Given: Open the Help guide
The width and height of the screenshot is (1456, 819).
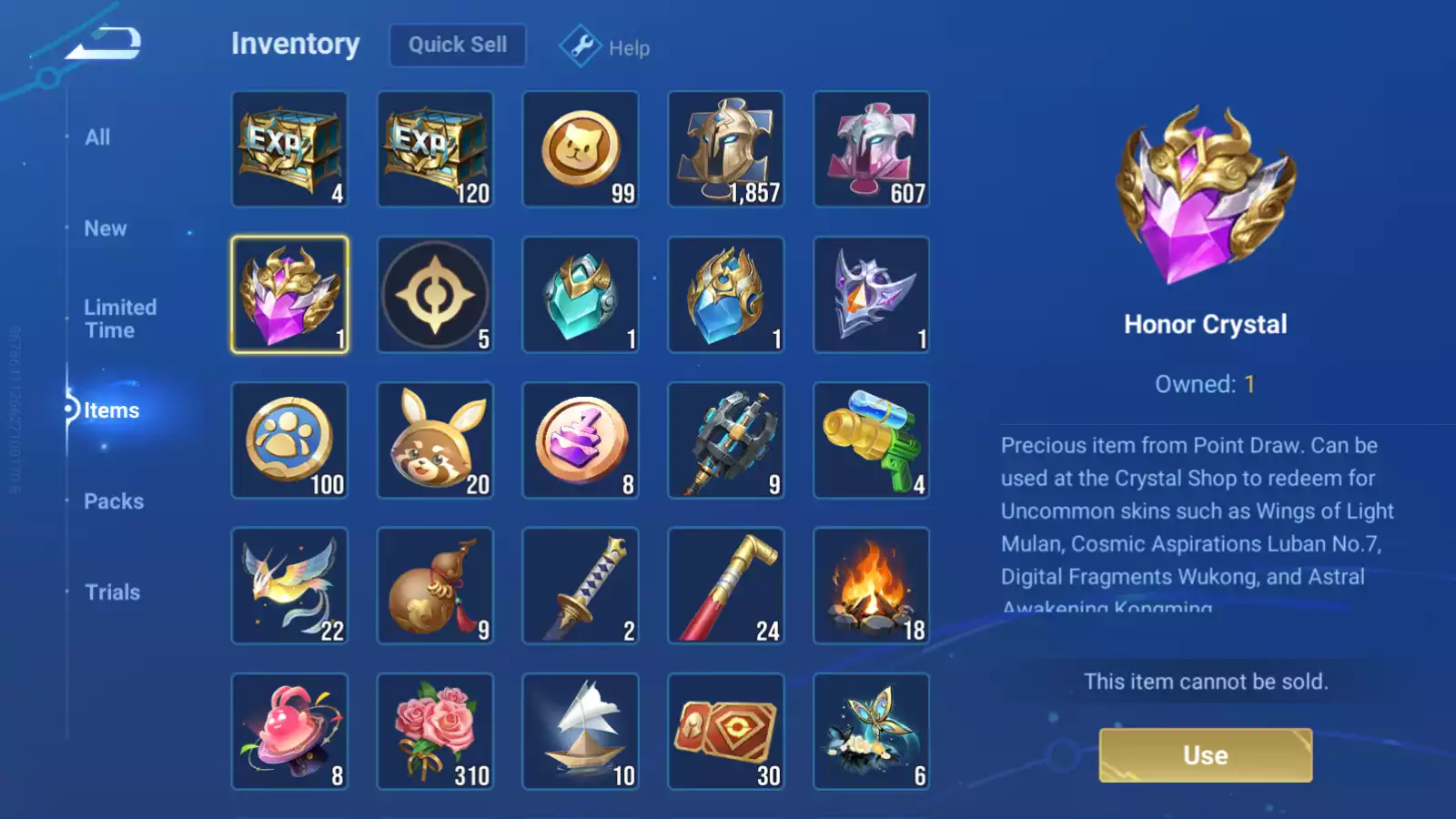Looking at the screenshot, I should (605, 47).
